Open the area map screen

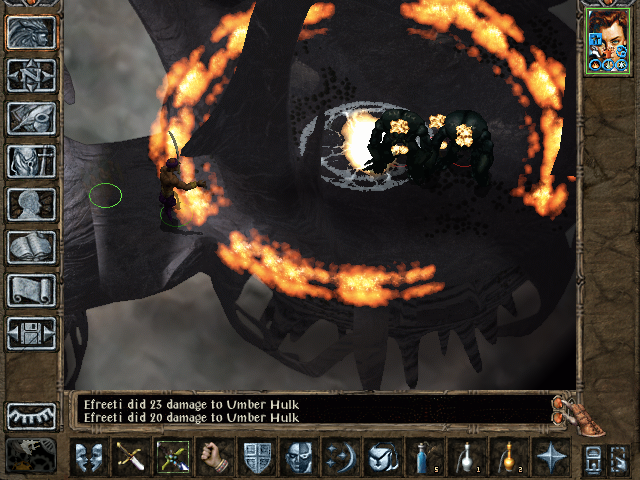pyautogui.click(x=31, y=75)
